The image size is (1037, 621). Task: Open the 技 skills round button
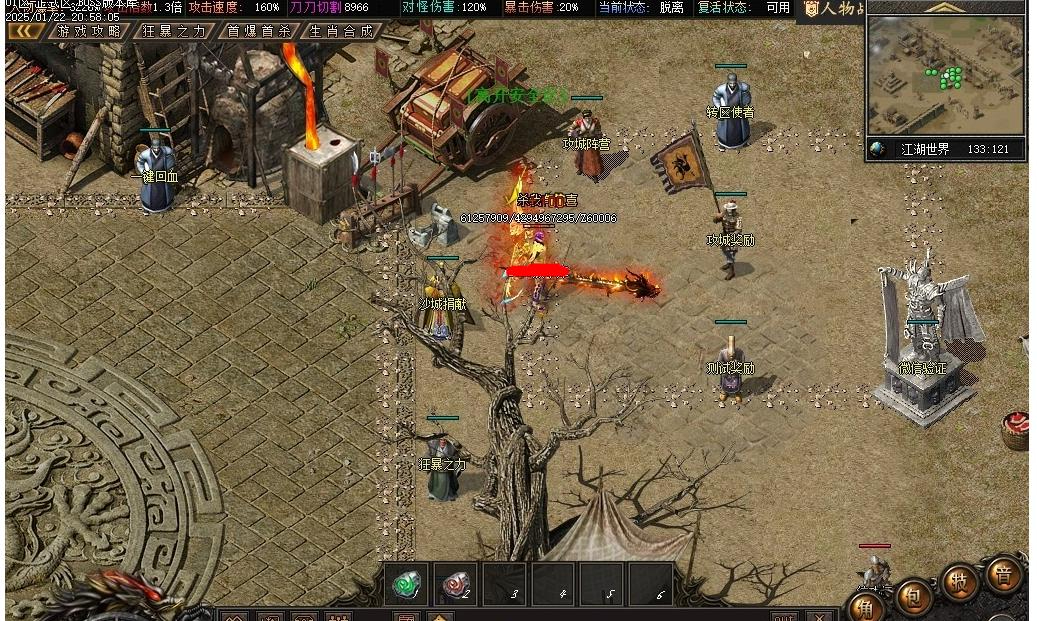pyautogui.click(x=959, y=583)
